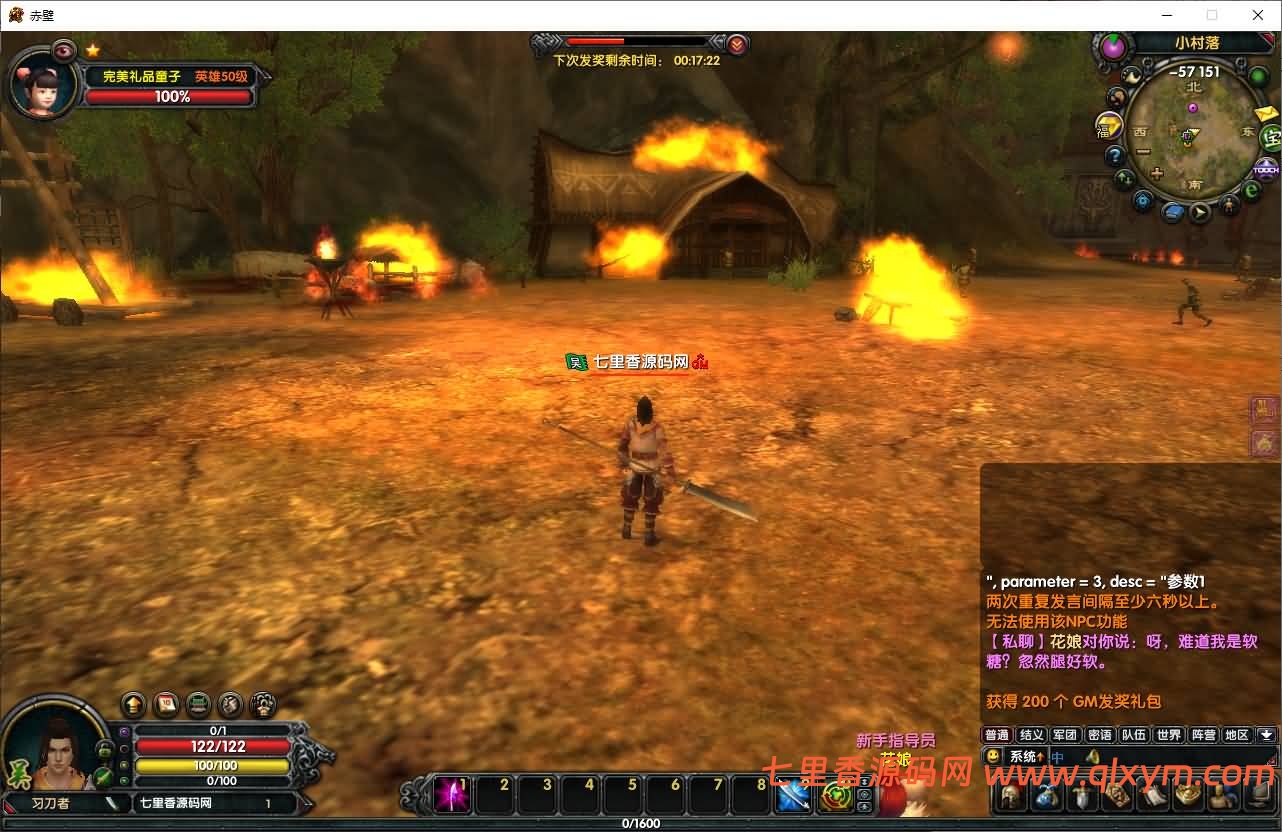Close the game window
The image size is (1282, 832).
(x=1258, y=15)
